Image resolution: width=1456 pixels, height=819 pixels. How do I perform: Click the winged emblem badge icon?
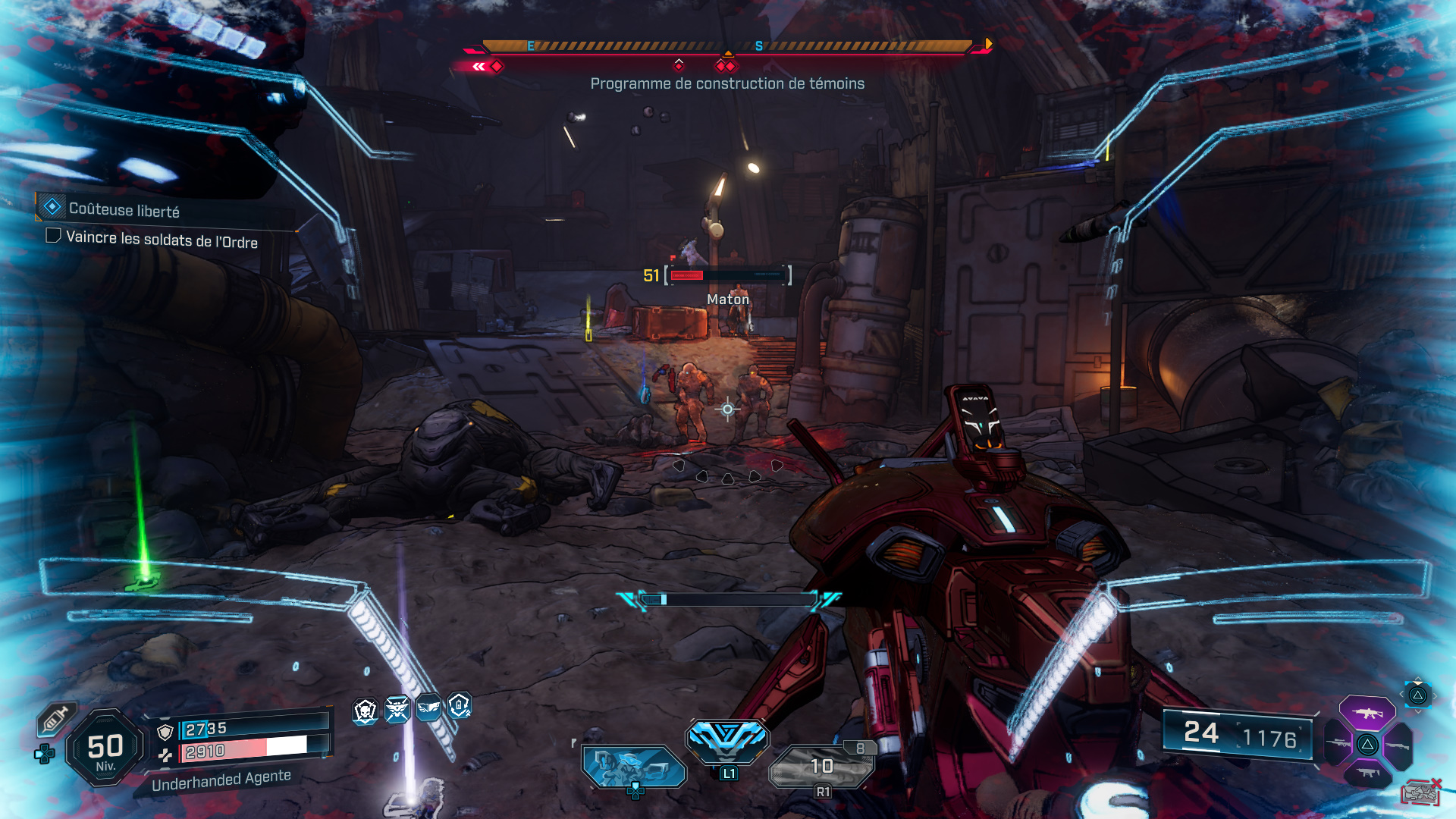(x=397, y=709)
